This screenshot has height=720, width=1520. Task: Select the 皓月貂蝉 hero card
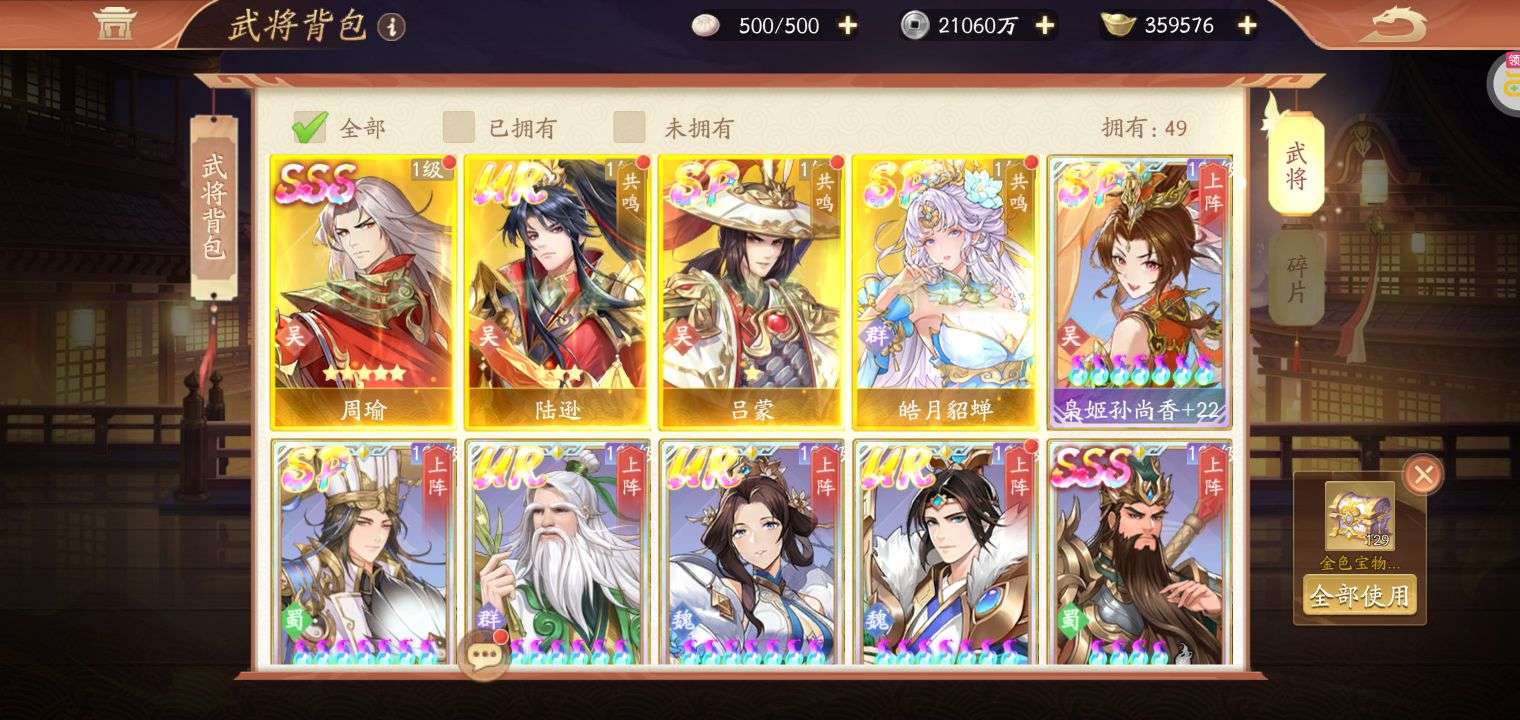[945, 292]
